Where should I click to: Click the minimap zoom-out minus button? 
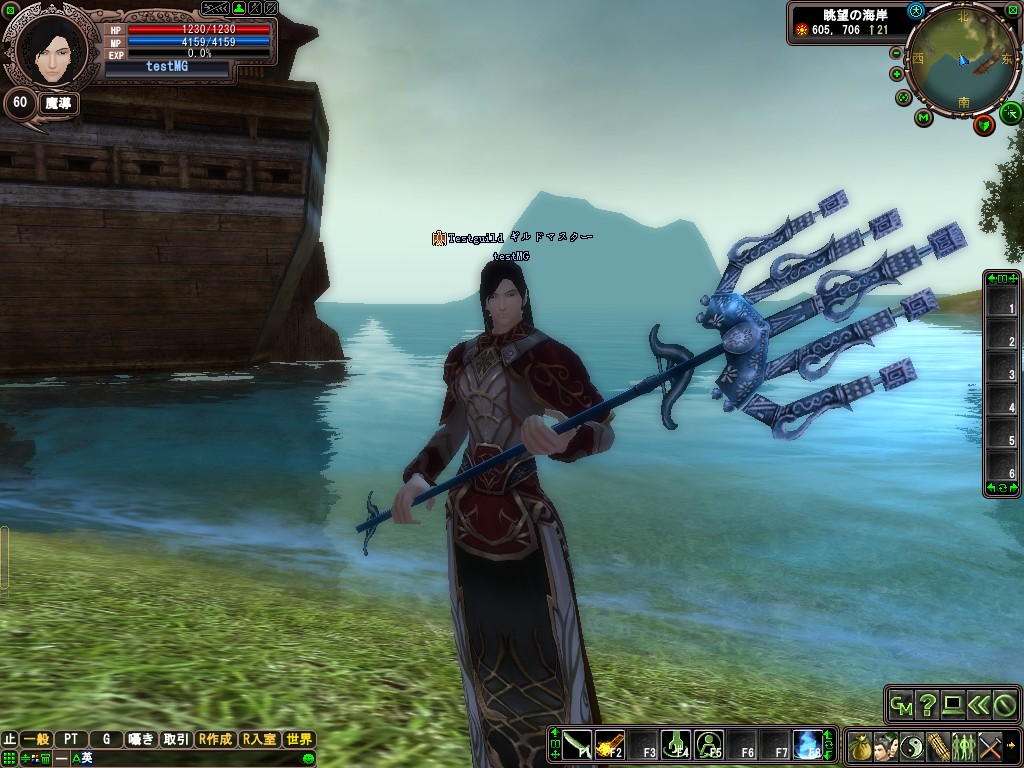[895, 53]
